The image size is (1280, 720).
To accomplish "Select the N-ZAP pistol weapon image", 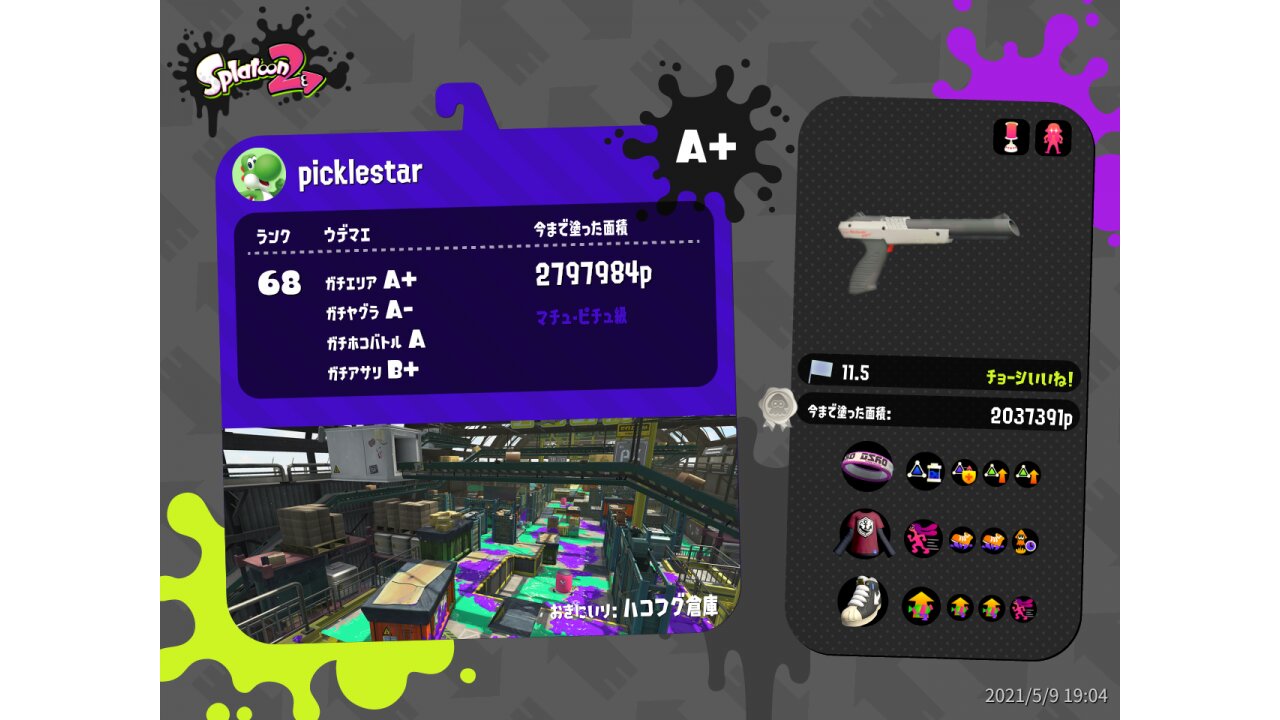I will click(926, 246).
